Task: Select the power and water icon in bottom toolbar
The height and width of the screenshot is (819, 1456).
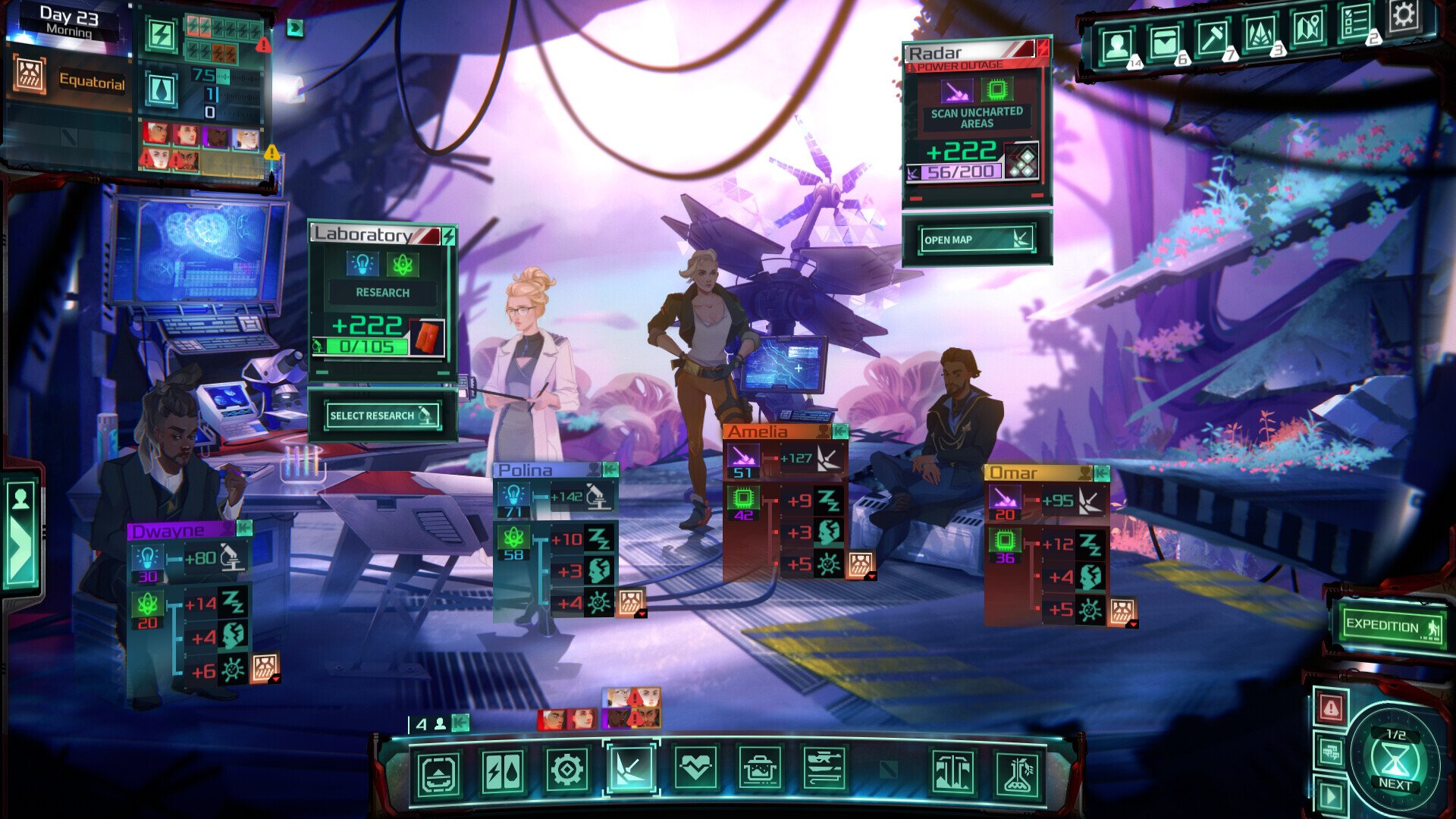Action: click(502, 770)
